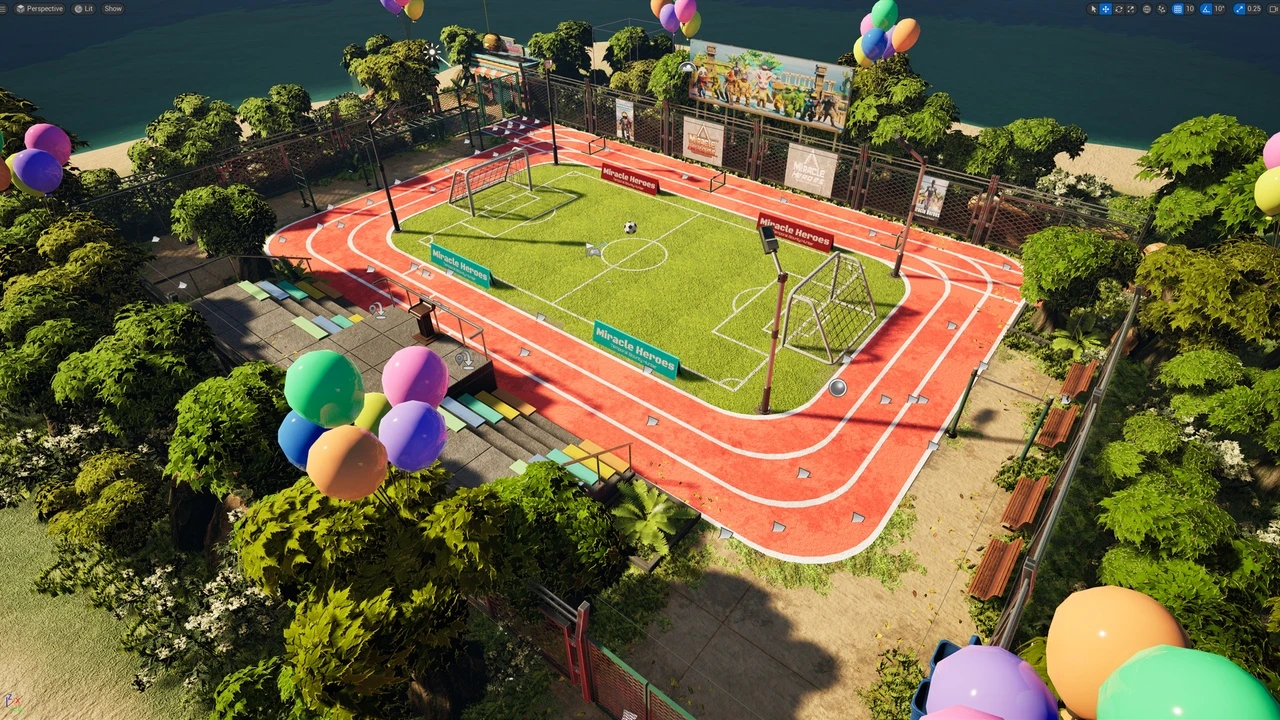
Task: Open the scale snap value 0.25
Action: tap(1255, 9)
